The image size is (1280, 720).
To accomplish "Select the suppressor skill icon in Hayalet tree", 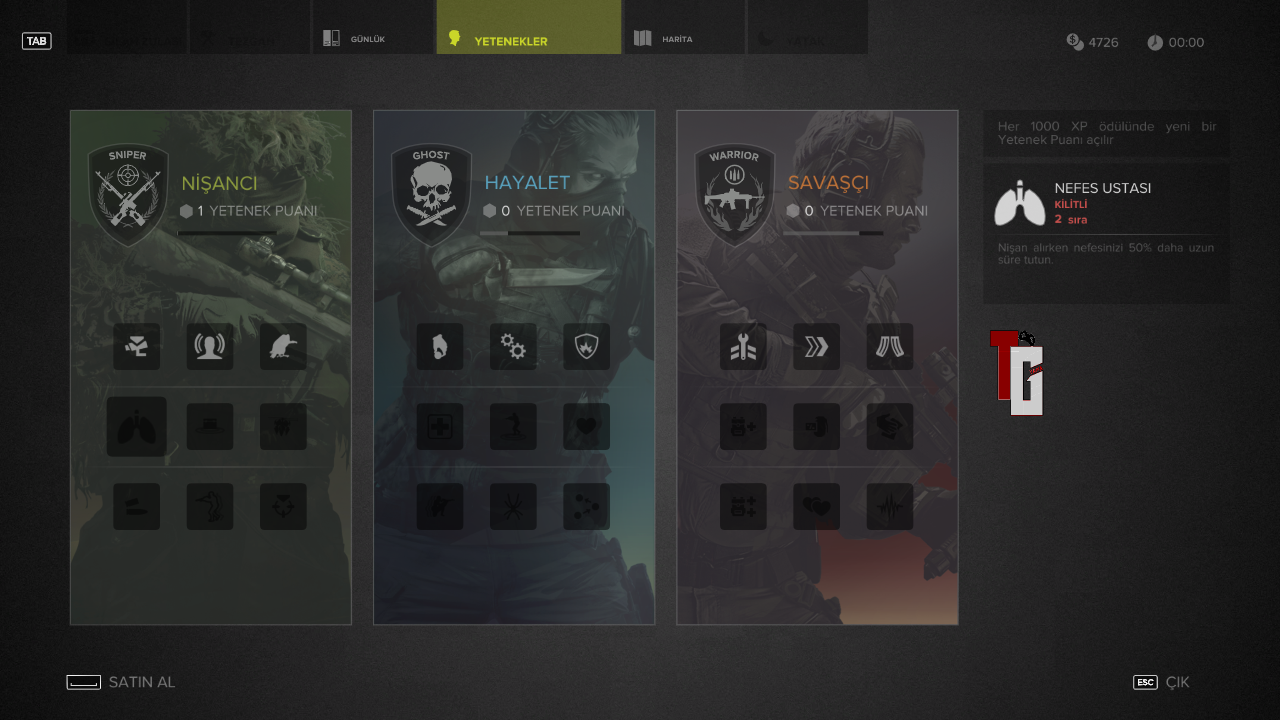I will point(440,346).
